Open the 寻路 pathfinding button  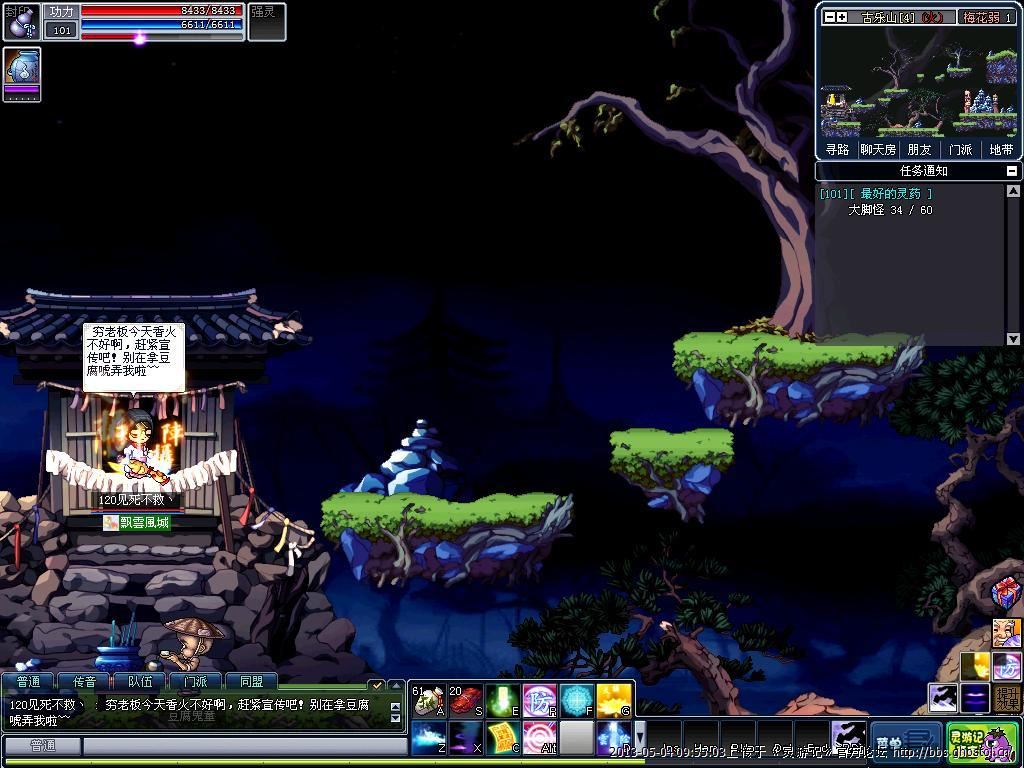pos(837,149)
